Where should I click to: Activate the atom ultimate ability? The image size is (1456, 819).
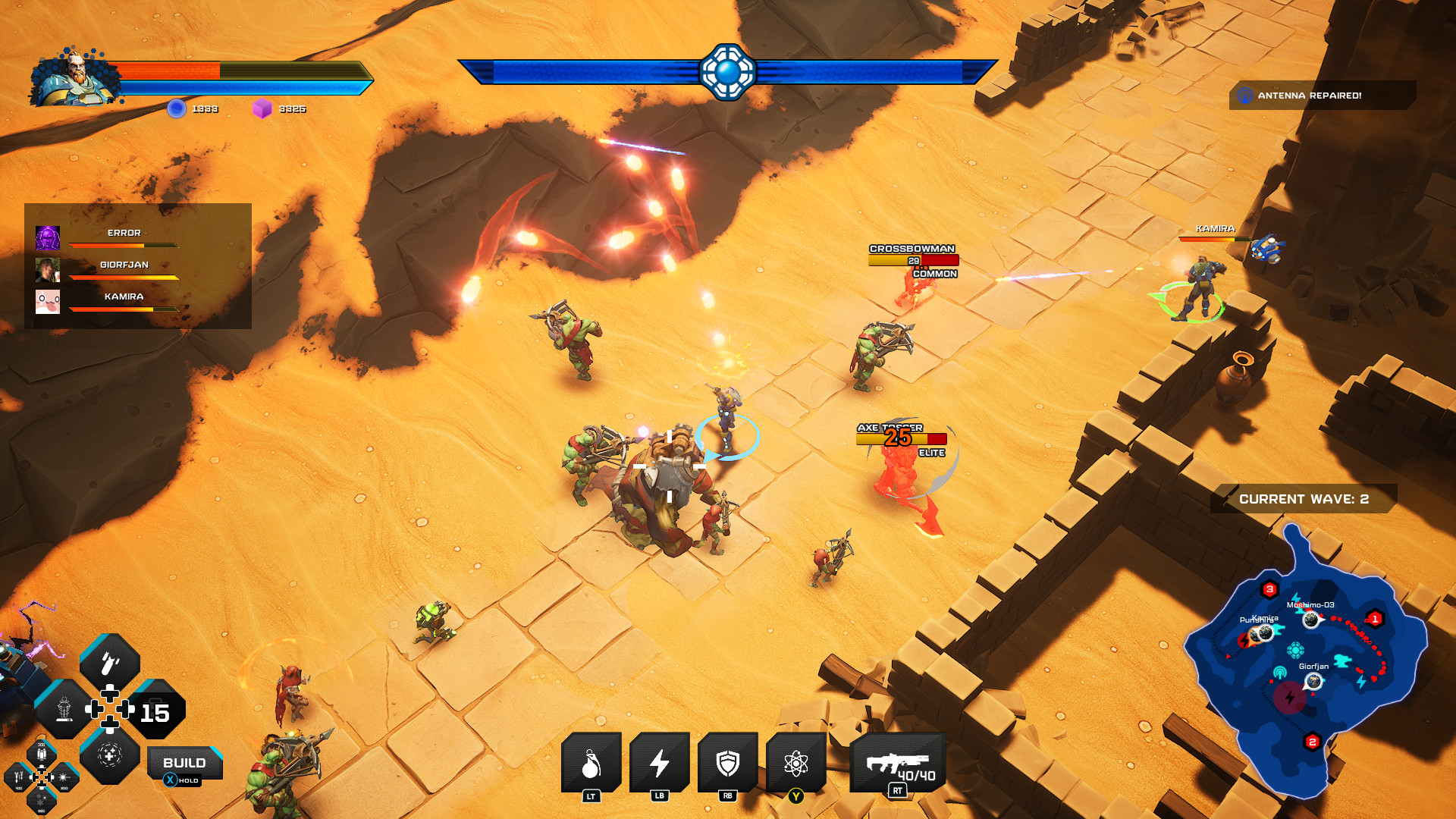coord(795,763)
